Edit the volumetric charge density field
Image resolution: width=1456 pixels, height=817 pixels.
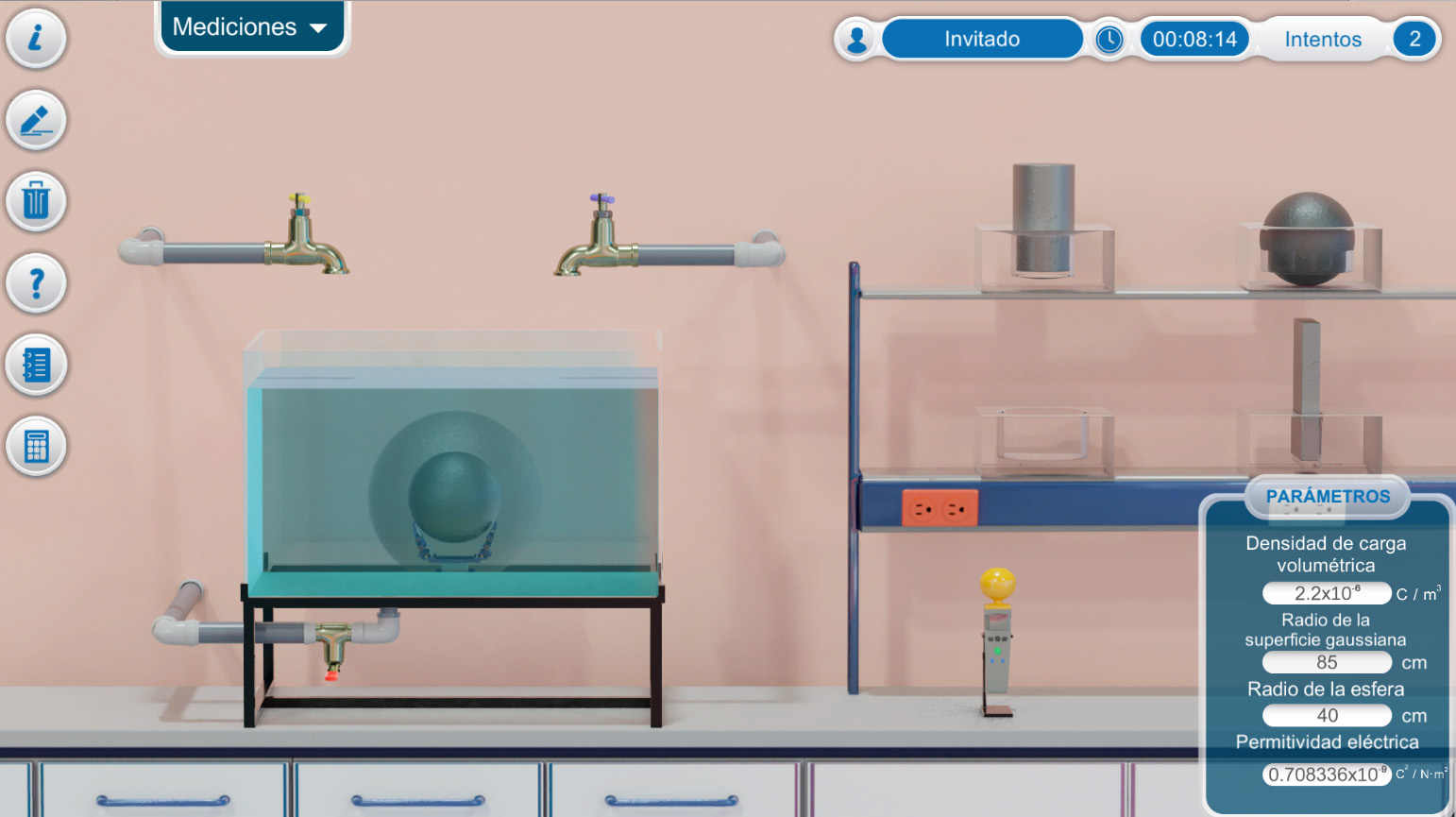coord(1327,593)
